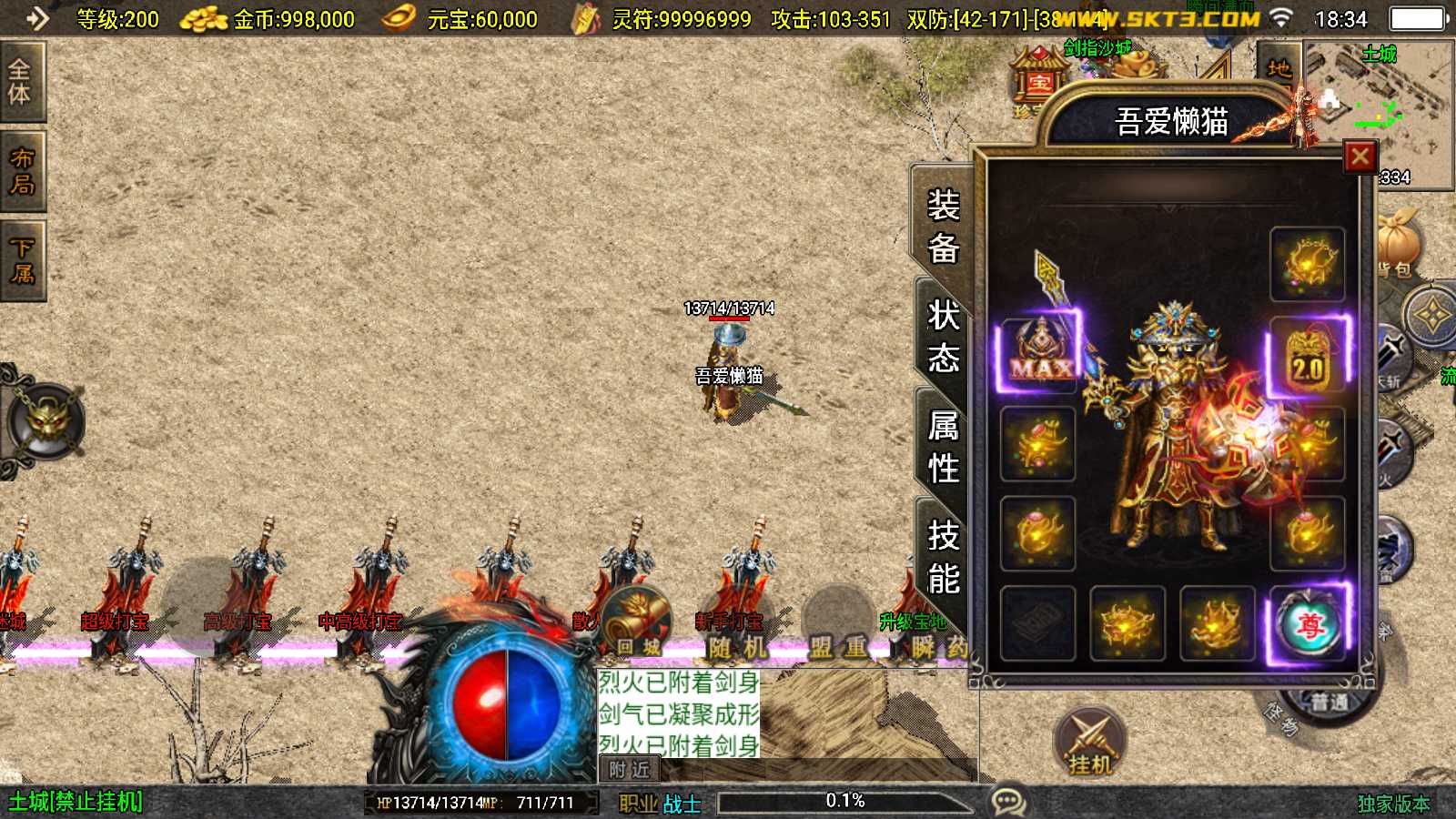
Task: Close the 吾爱懒猫 character panel
Action: point(1360,157)
